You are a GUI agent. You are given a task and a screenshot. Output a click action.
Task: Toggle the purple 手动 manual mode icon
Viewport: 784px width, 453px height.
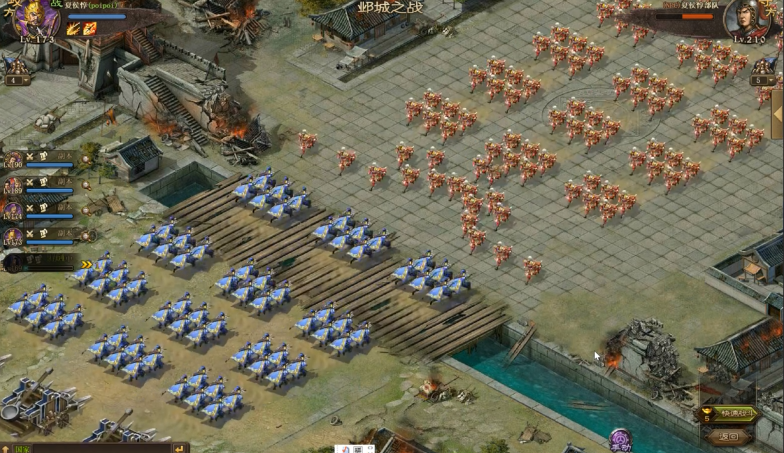[x=622, y=439]
